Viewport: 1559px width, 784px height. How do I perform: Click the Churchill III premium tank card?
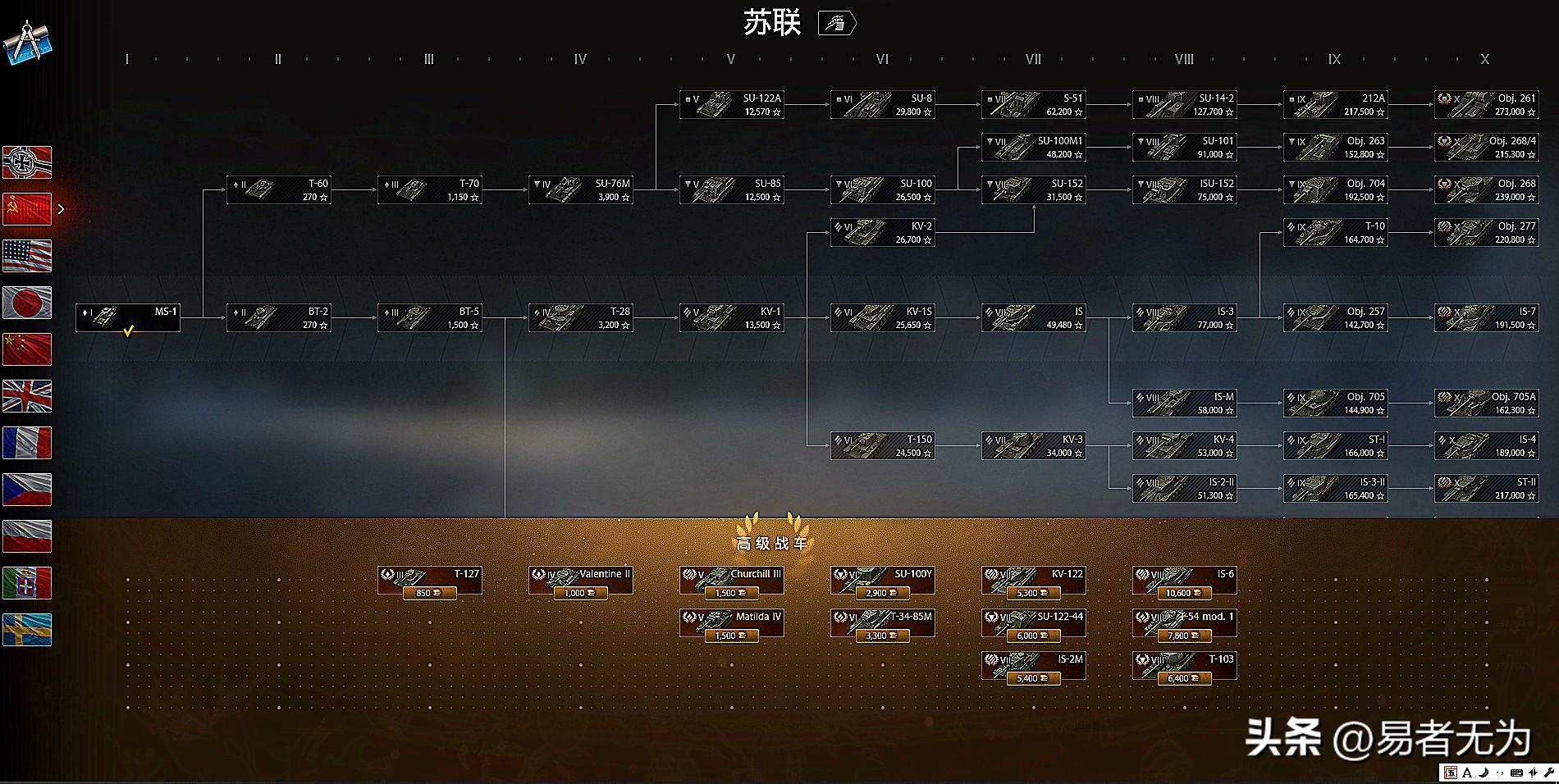(x=732, y=580)
